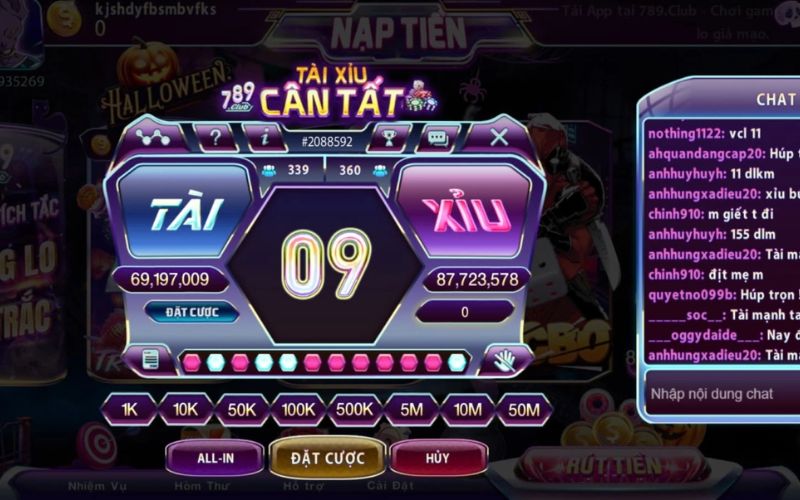Pick the 100K betting chip
Screen dimensions: 800x500
(298, 409)
